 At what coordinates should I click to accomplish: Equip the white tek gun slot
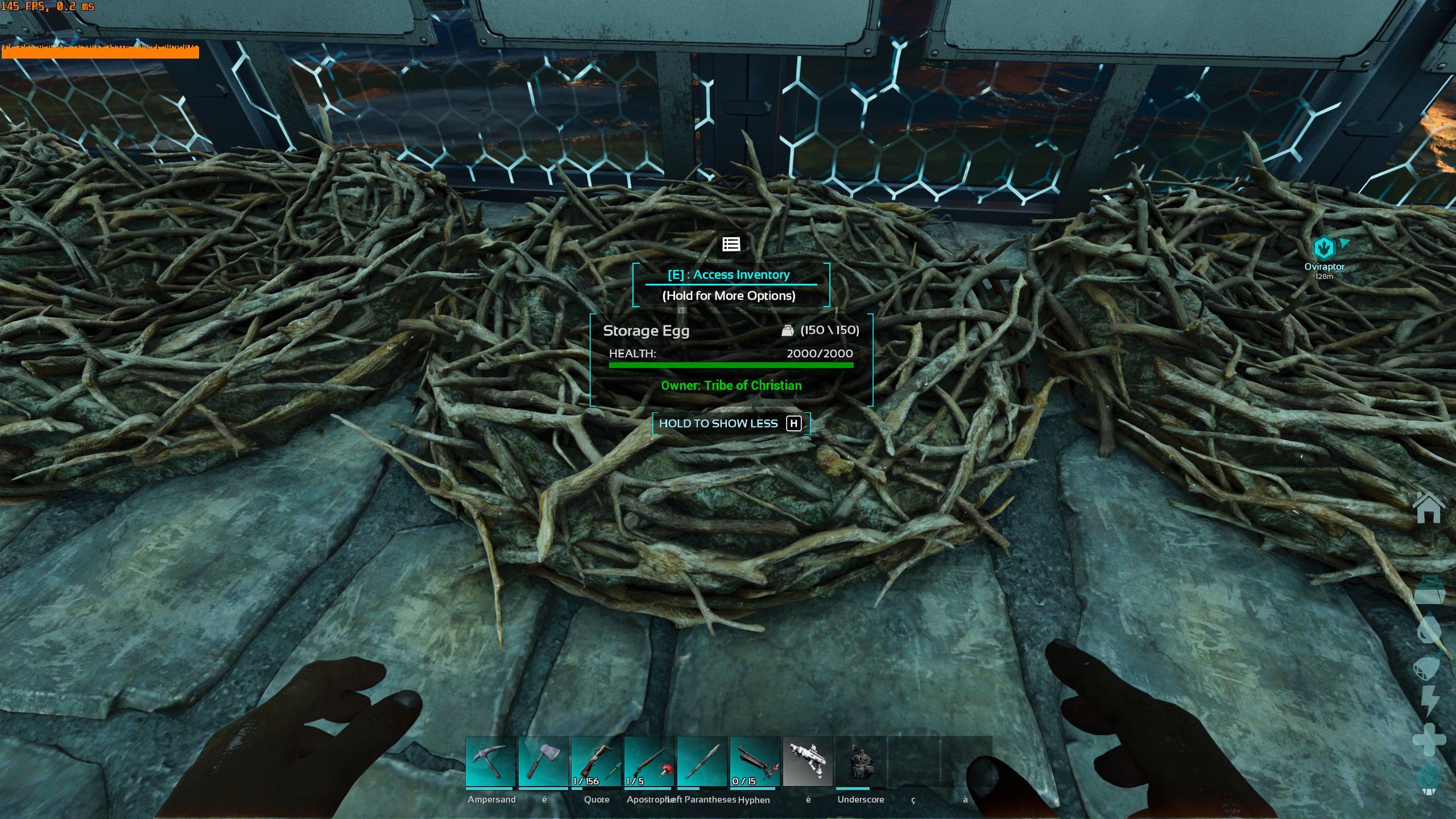tap(808, 762)
